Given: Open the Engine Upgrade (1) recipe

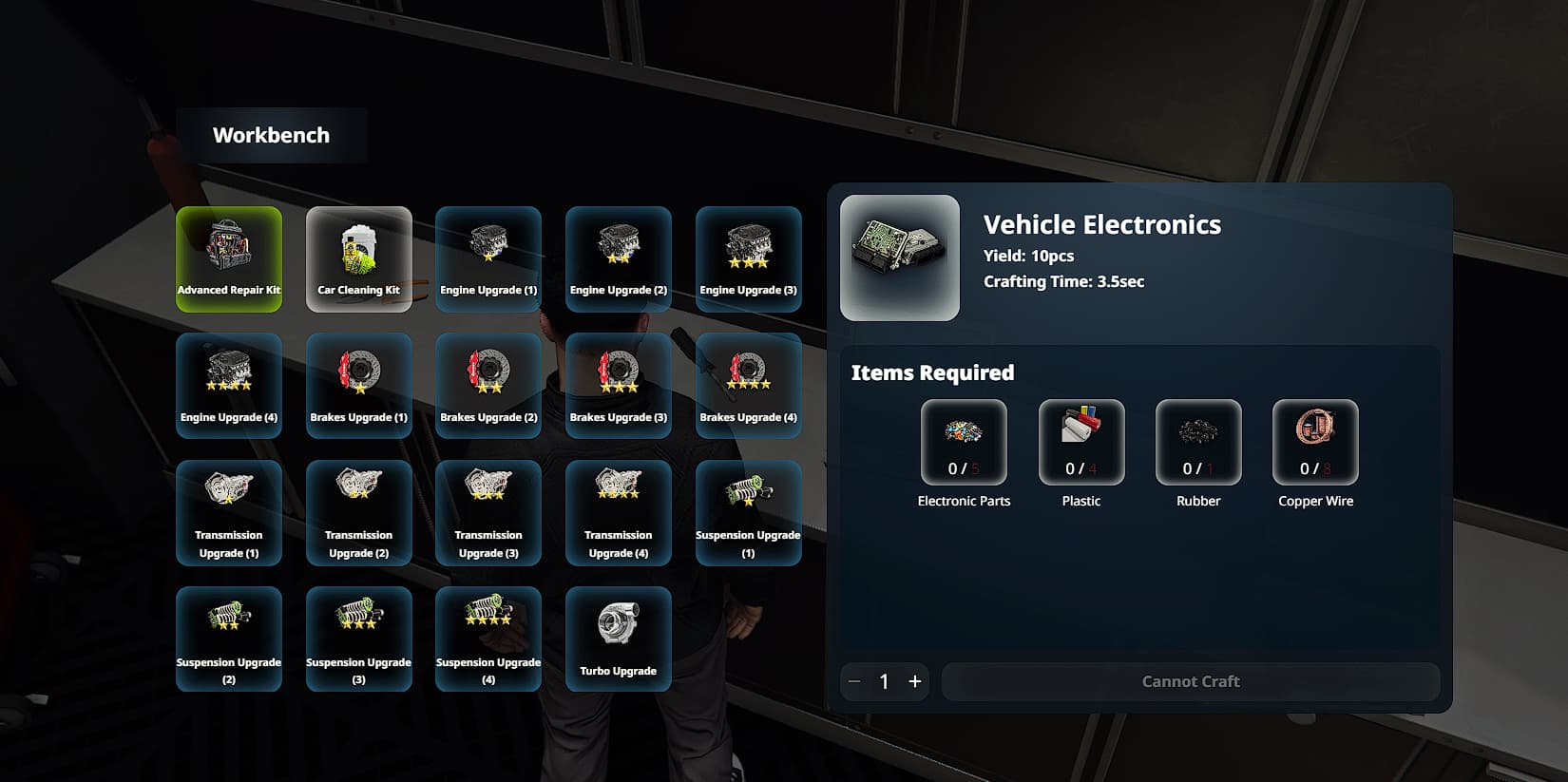Looking at the screenshot, I should coord(488,258).
